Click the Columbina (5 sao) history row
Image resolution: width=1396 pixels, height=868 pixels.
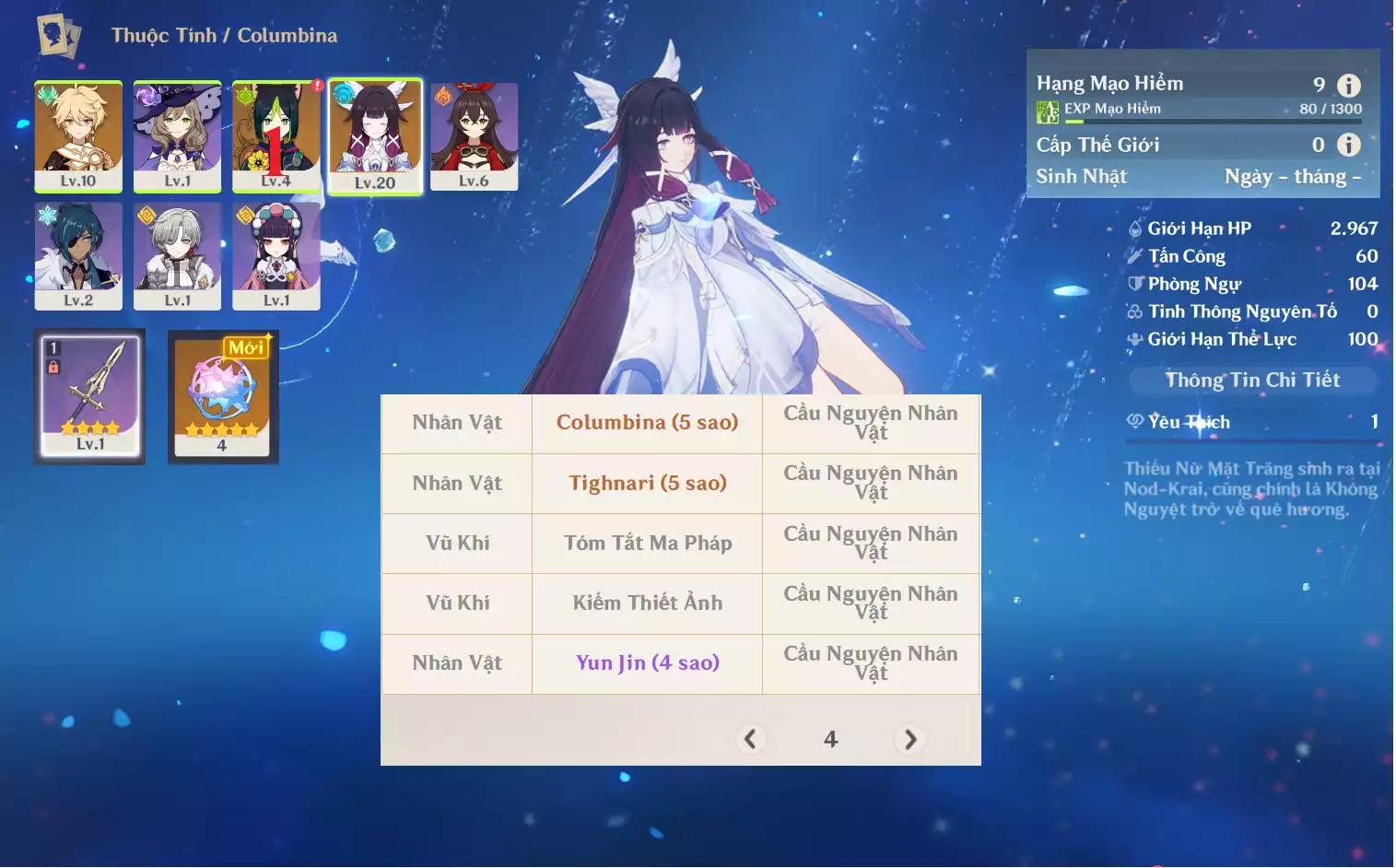647,423
